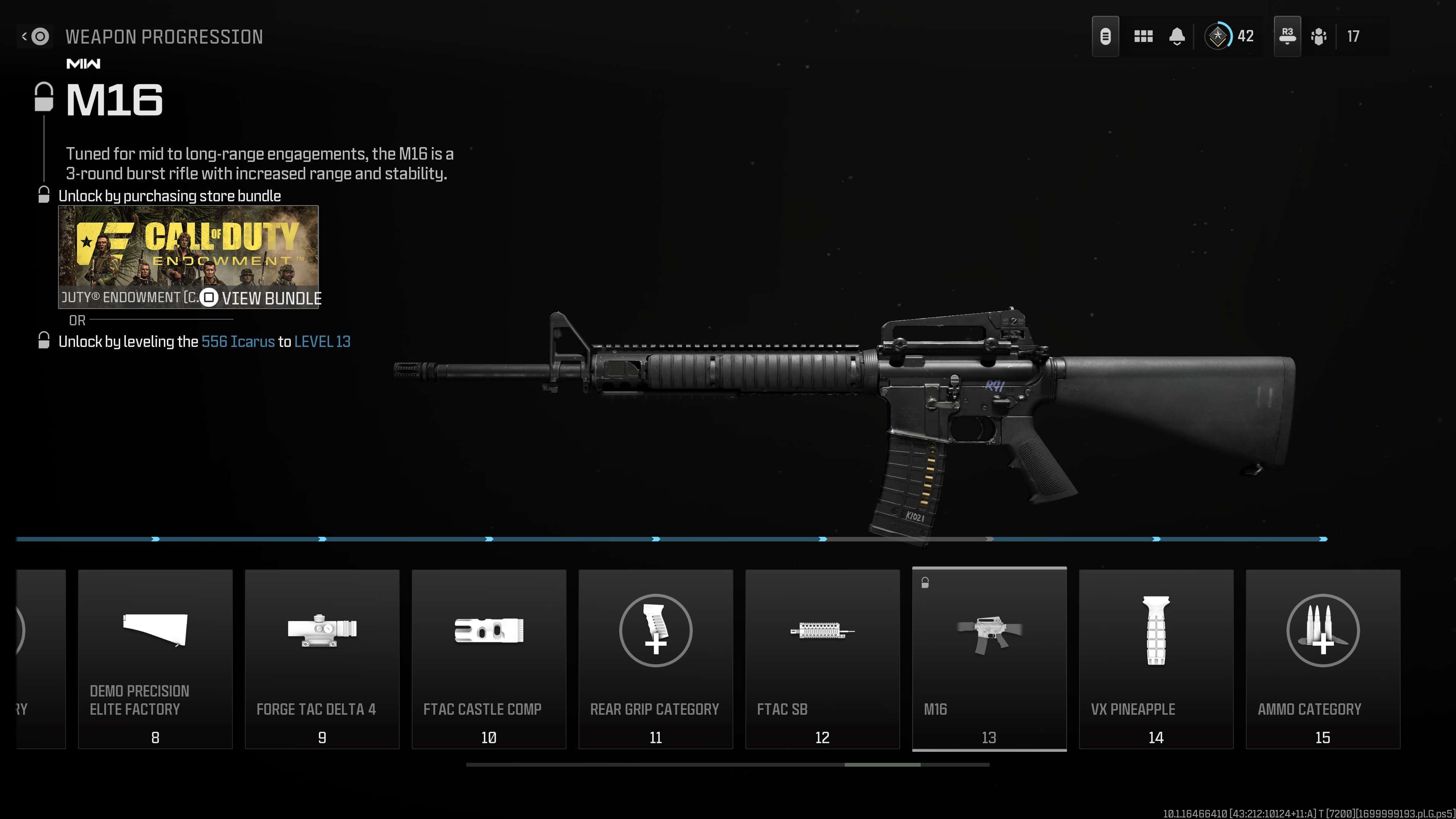1456x819 pixels.
Task: Open the grid menu icon
Action: (x=1143, y=37)
